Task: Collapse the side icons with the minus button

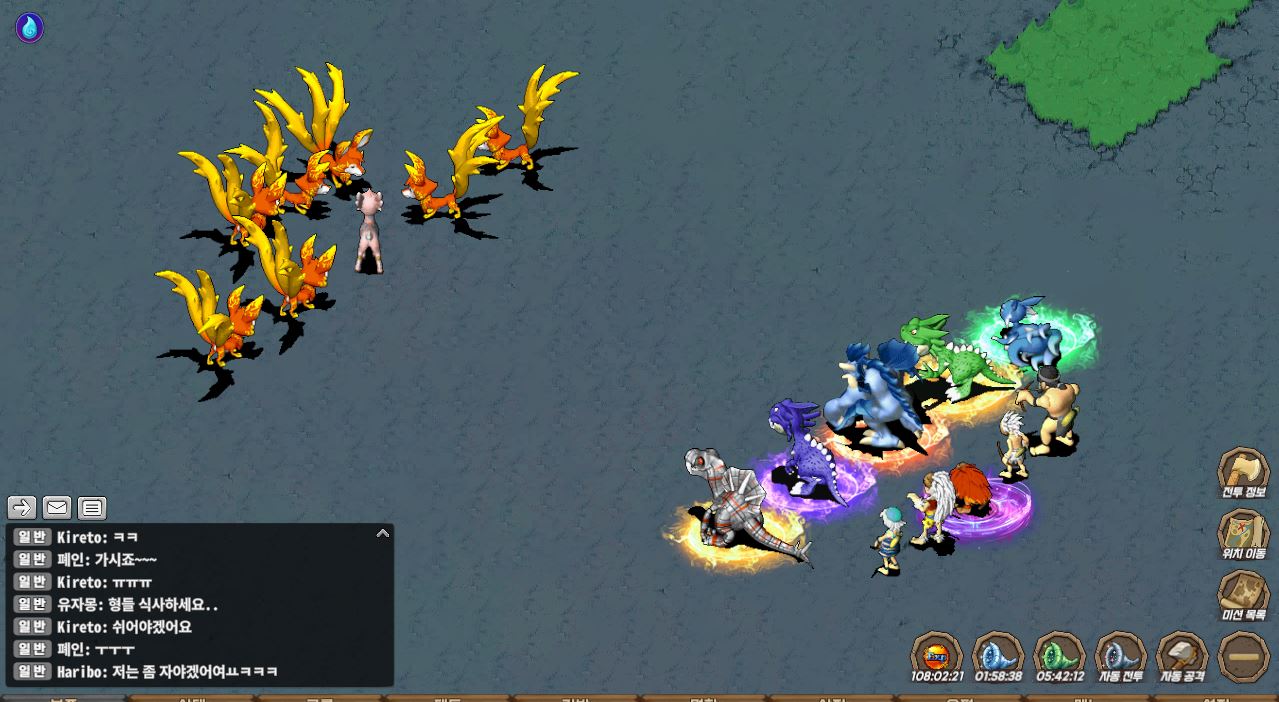Action: click(1244, 656)
